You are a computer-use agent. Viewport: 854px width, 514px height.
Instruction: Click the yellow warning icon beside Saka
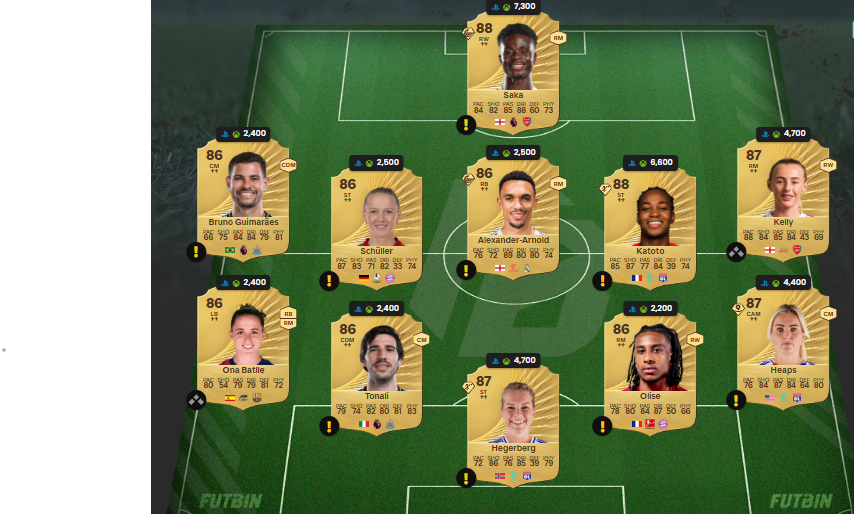click(x=465, y=125)
